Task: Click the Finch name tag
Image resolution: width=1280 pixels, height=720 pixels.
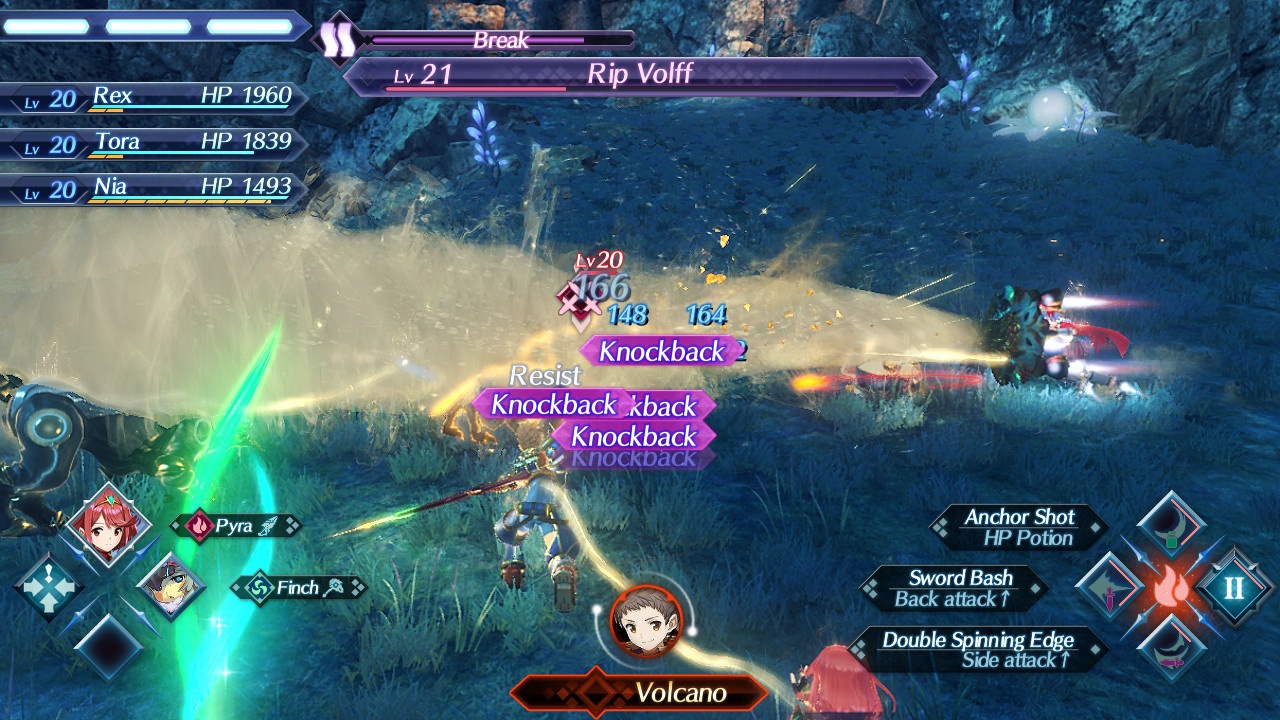Action: (x=298, y=588)
